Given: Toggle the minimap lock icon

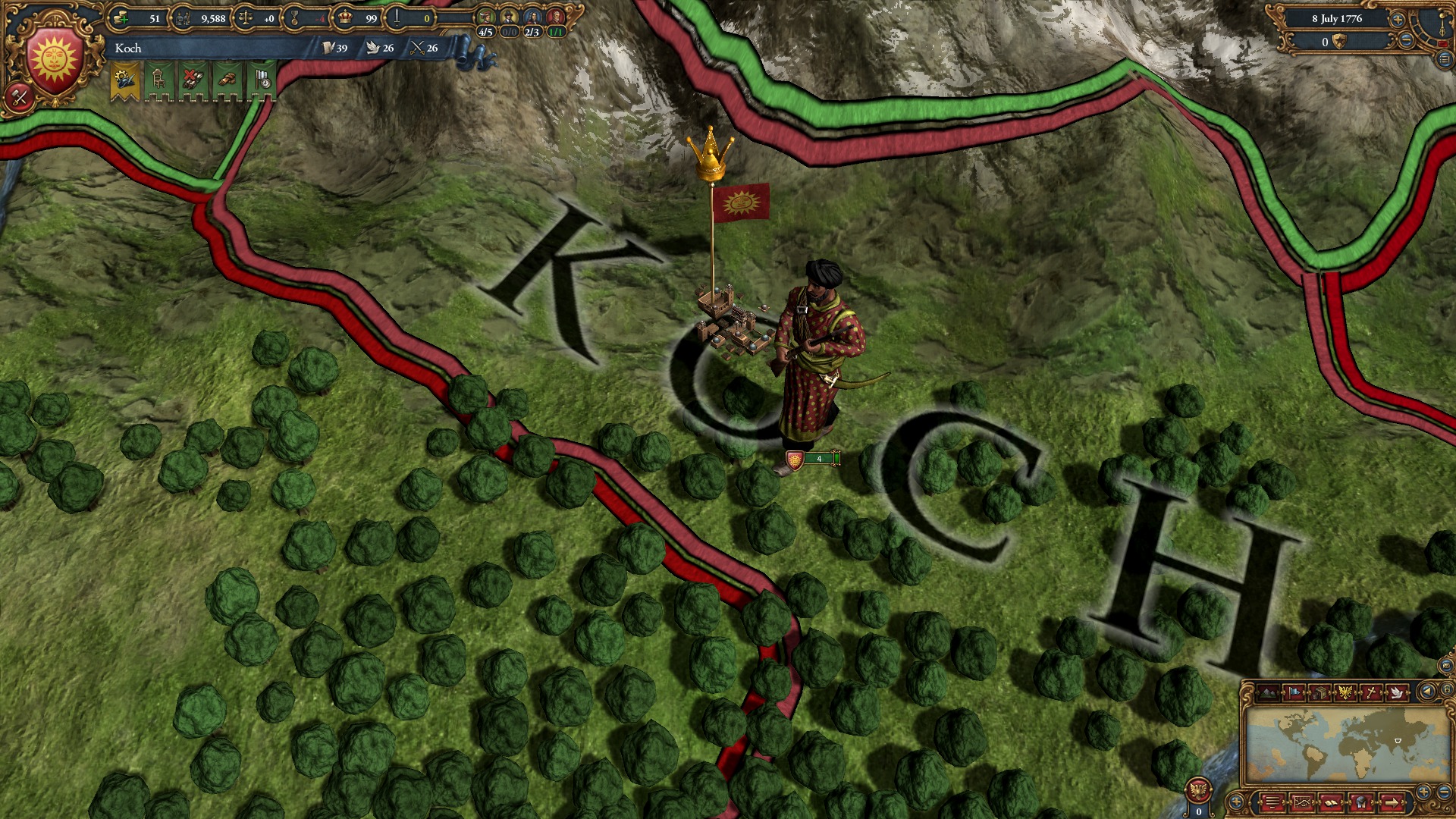Looking at the screenshot, I should click(x=1447, y=690).
